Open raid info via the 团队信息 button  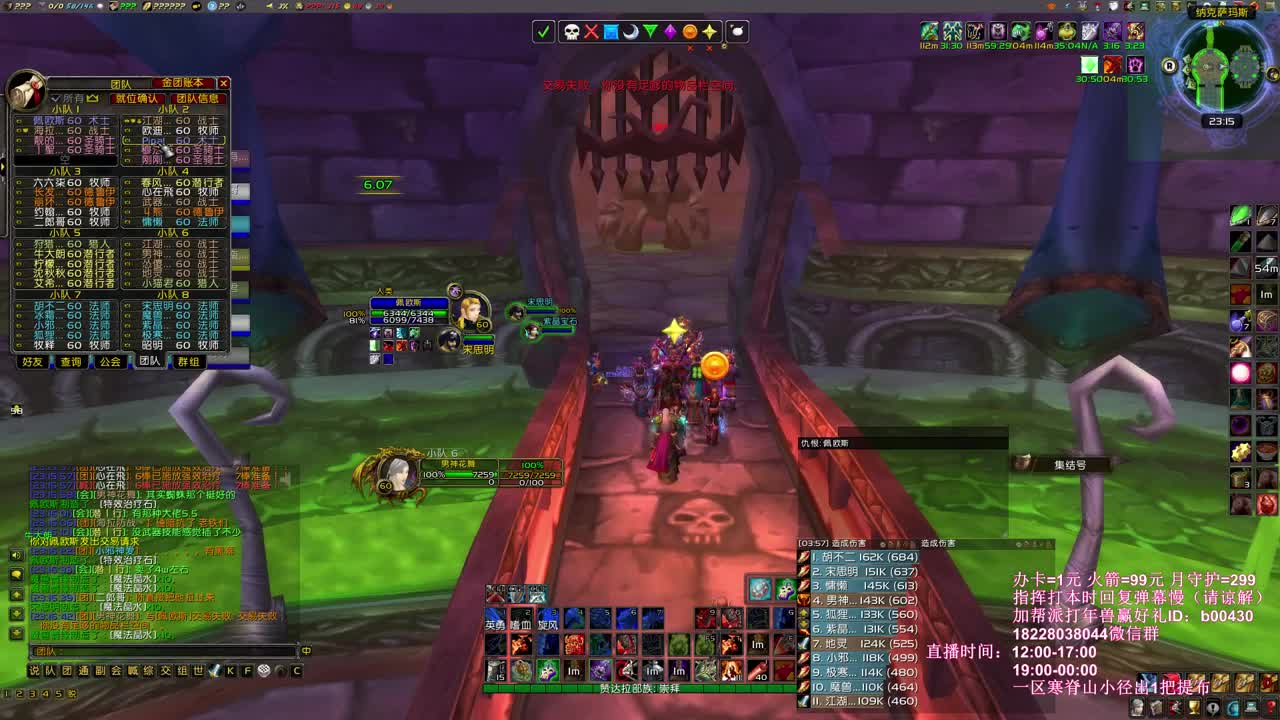[196, 99]
